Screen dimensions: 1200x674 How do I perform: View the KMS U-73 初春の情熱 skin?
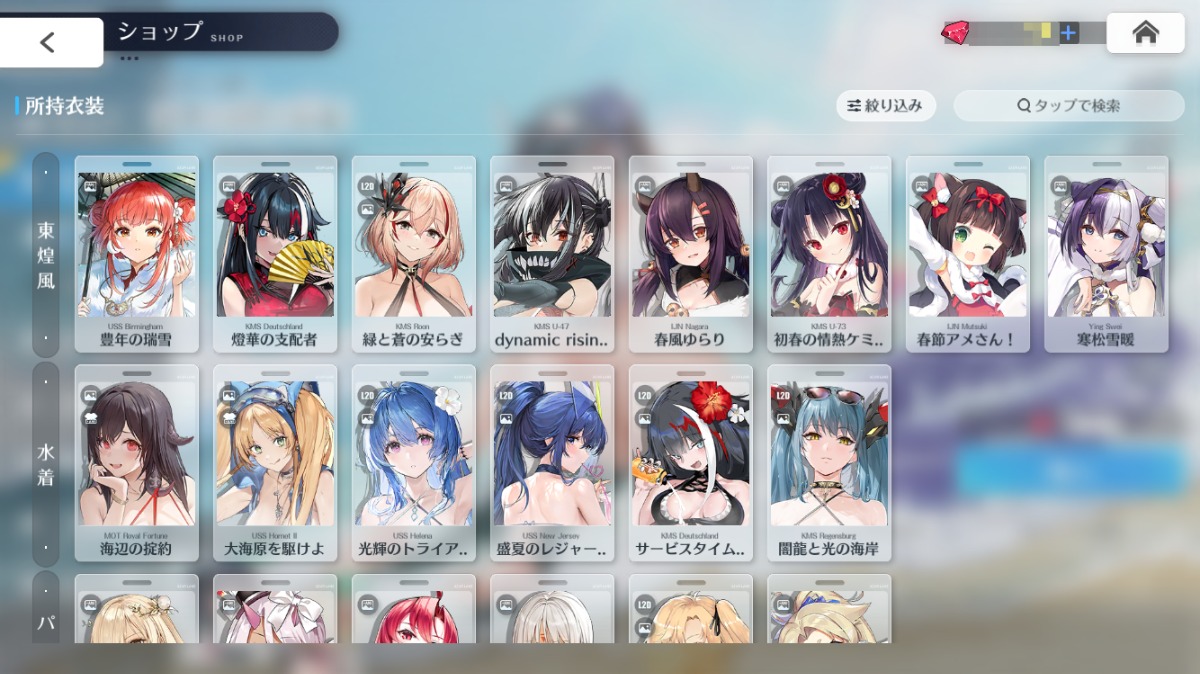(829, 254)
